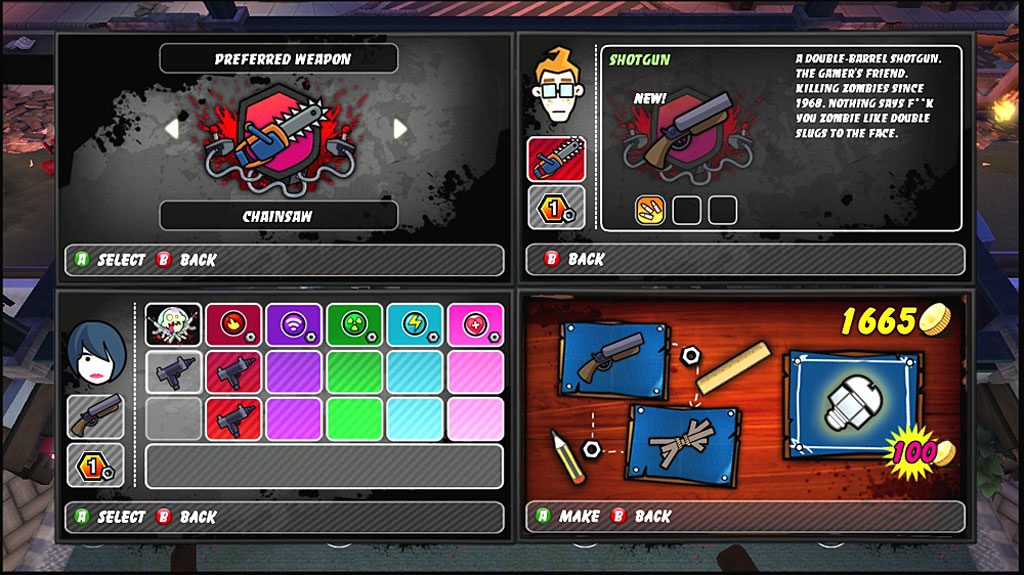
Task: Choose the shotgun slot under the blue-haired girl
Action: (95, 416)
